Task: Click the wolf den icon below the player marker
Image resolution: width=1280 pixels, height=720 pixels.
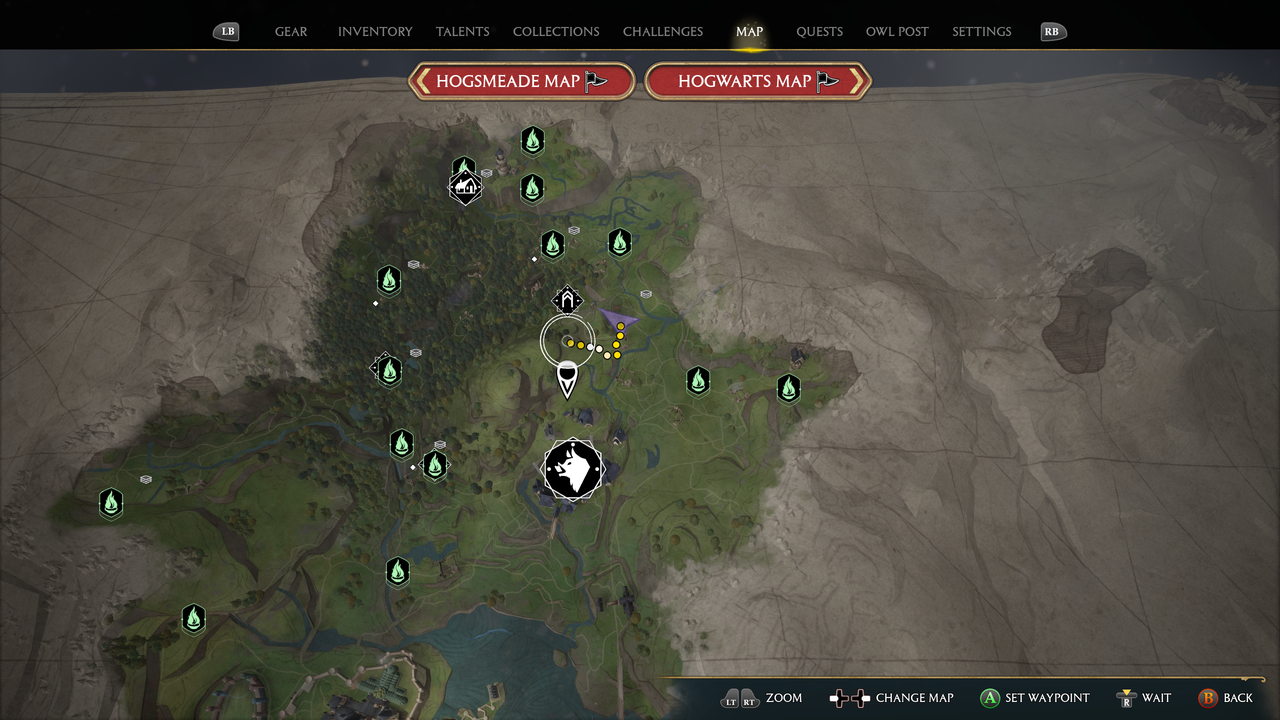Action: click(573, 469)
